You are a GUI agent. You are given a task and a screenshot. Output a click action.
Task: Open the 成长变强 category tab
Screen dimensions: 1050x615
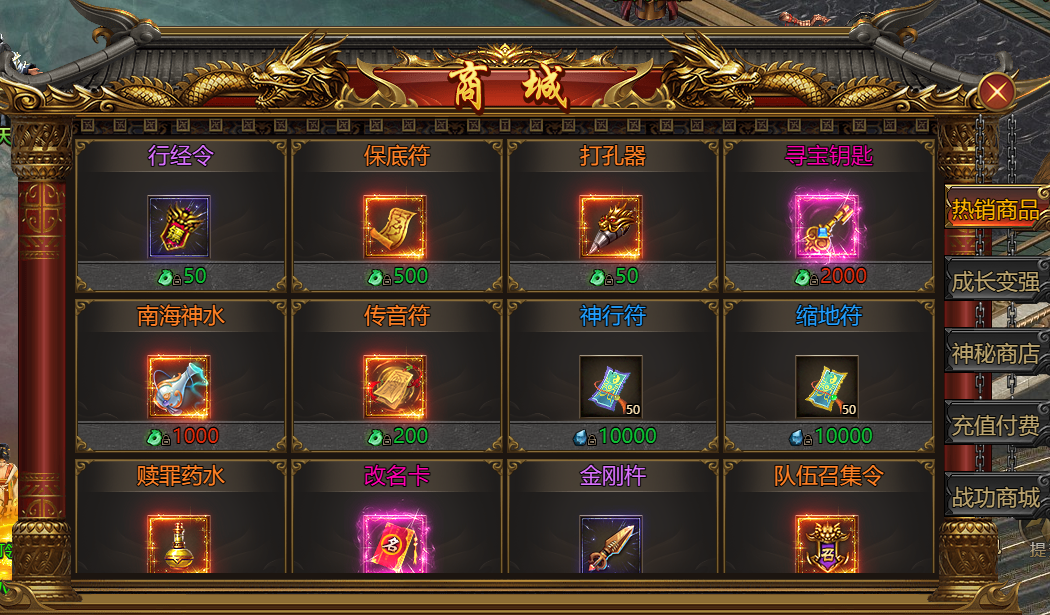tap(994, 282)
